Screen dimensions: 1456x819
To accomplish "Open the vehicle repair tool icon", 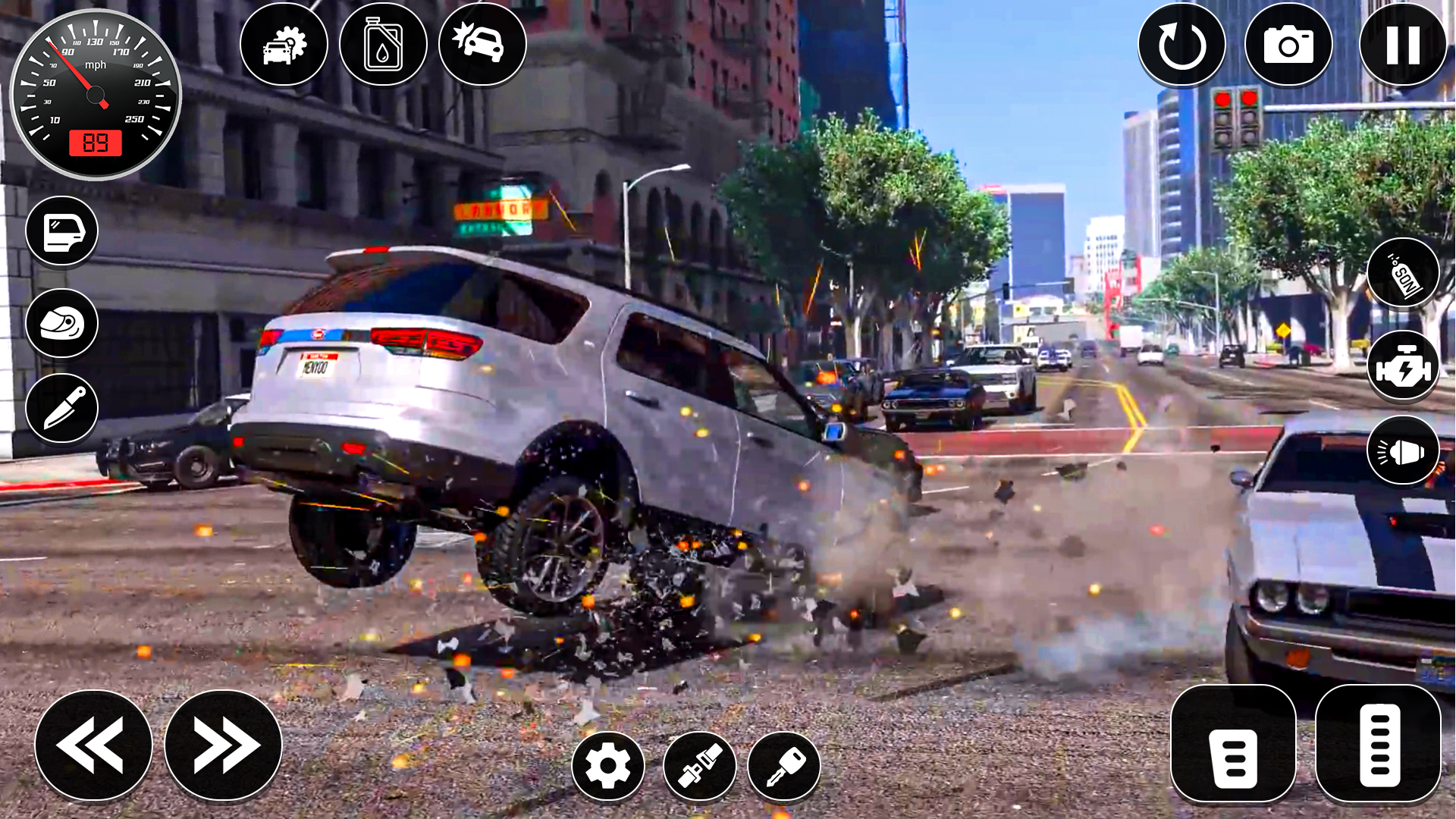I will pyautogui.click(x=285, y=45).
